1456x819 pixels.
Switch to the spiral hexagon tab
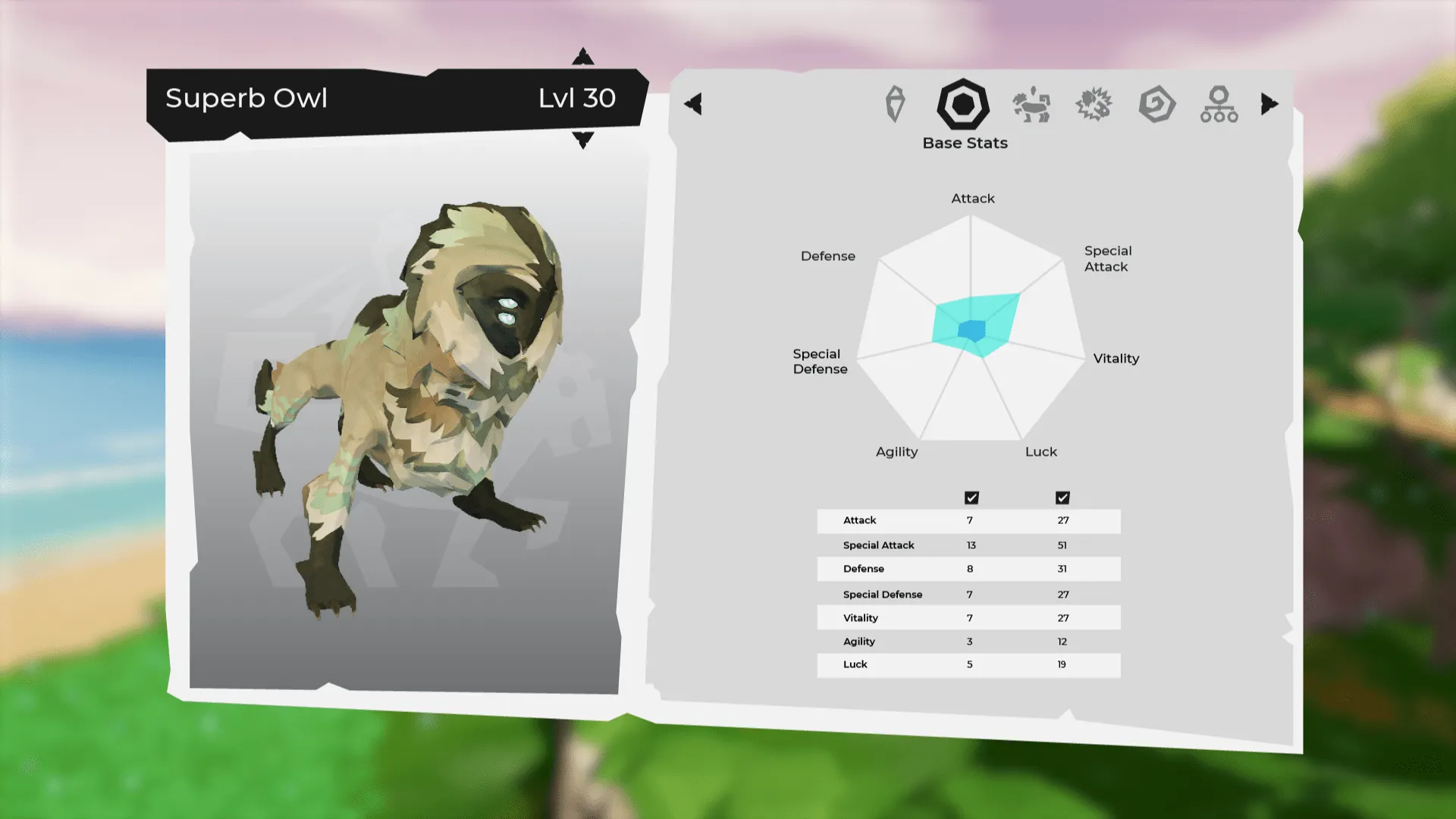click(x=1156, y=105)
